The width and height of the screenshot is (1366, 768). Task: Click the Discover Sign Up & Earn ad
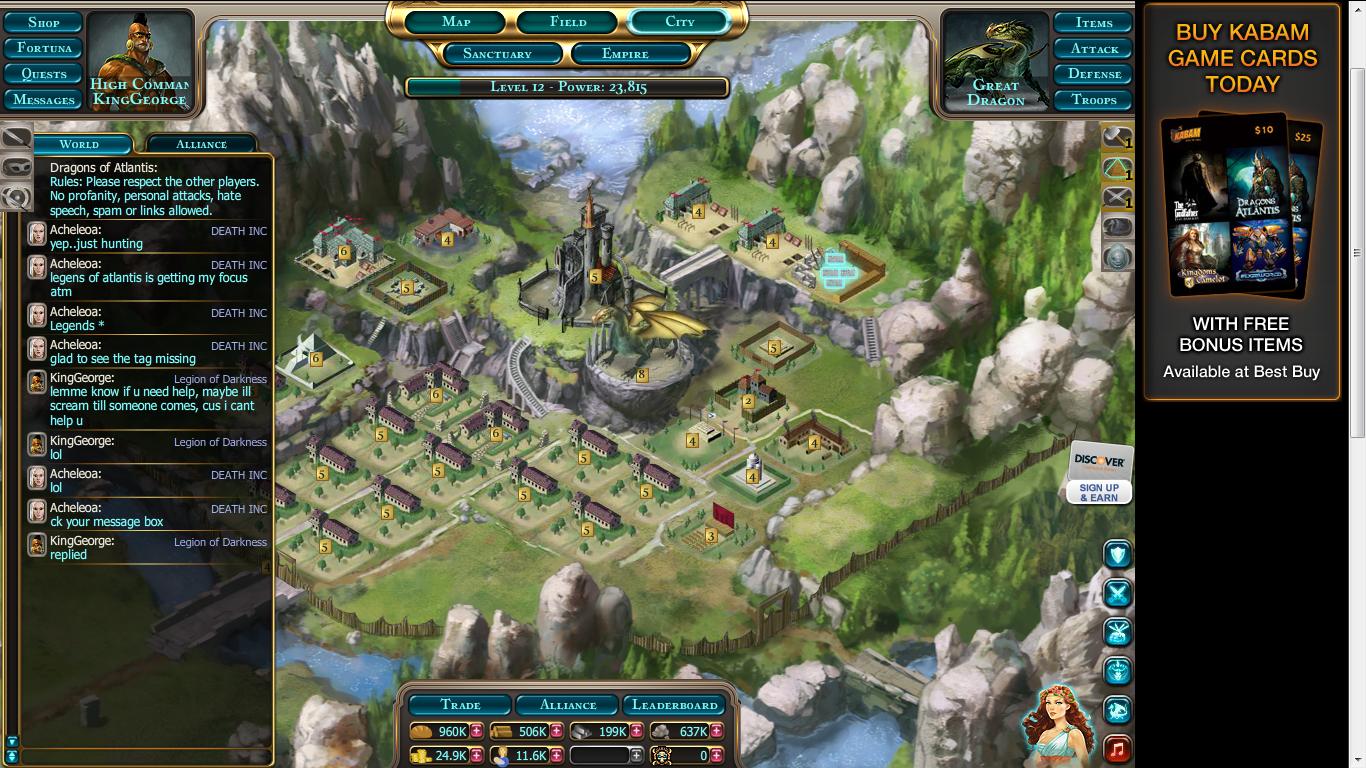[x=1099, y=473]
